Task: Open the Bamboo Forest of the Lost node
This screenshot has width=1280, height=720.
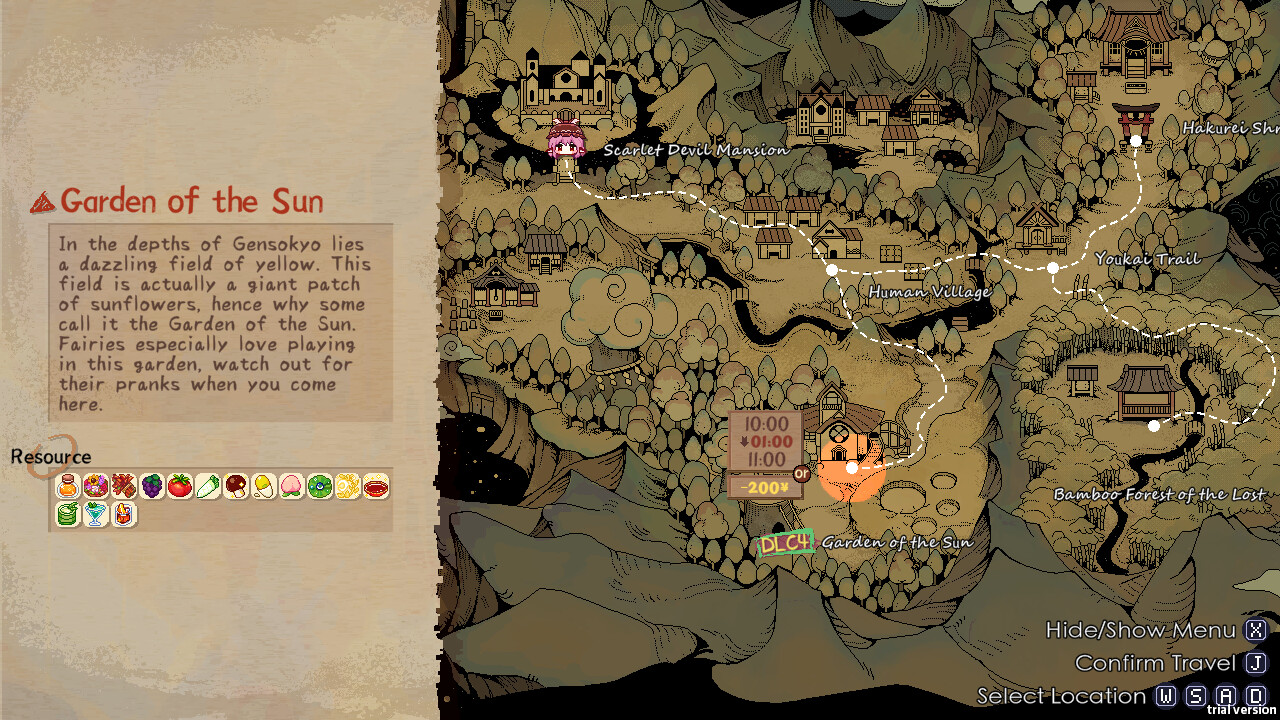Action: pyautogui.click(x=1156, y=427)
